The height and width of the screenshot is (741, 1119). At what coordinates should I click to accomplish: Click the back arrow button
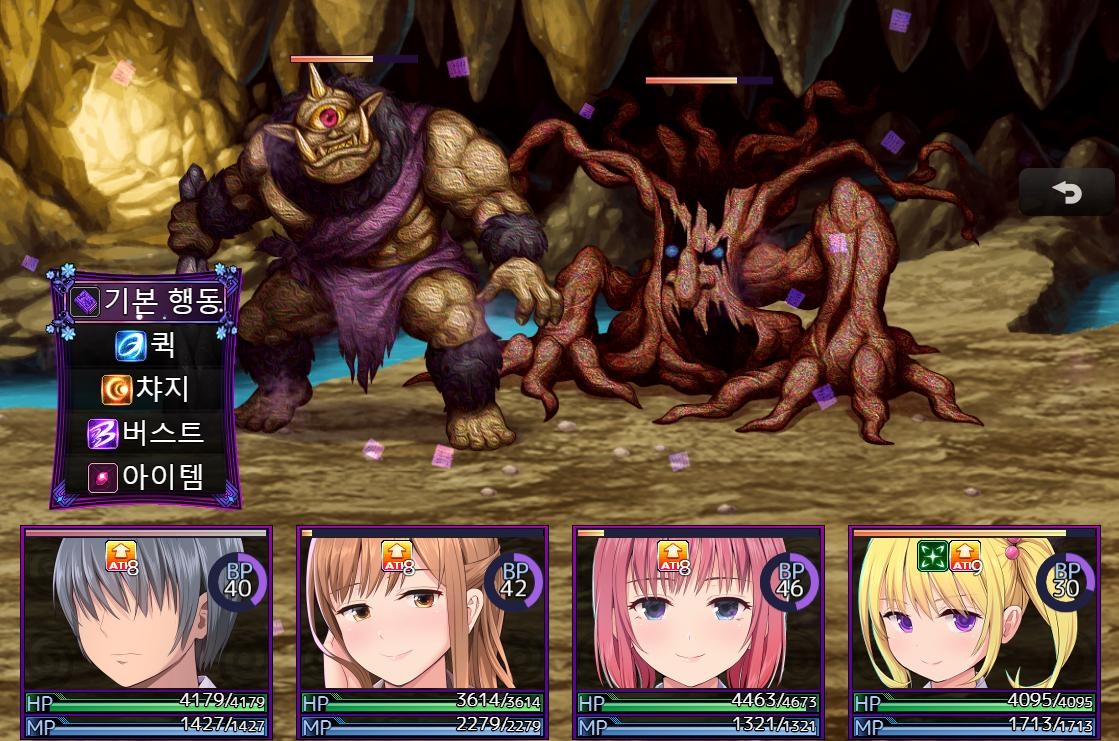tap(1066, 192)
